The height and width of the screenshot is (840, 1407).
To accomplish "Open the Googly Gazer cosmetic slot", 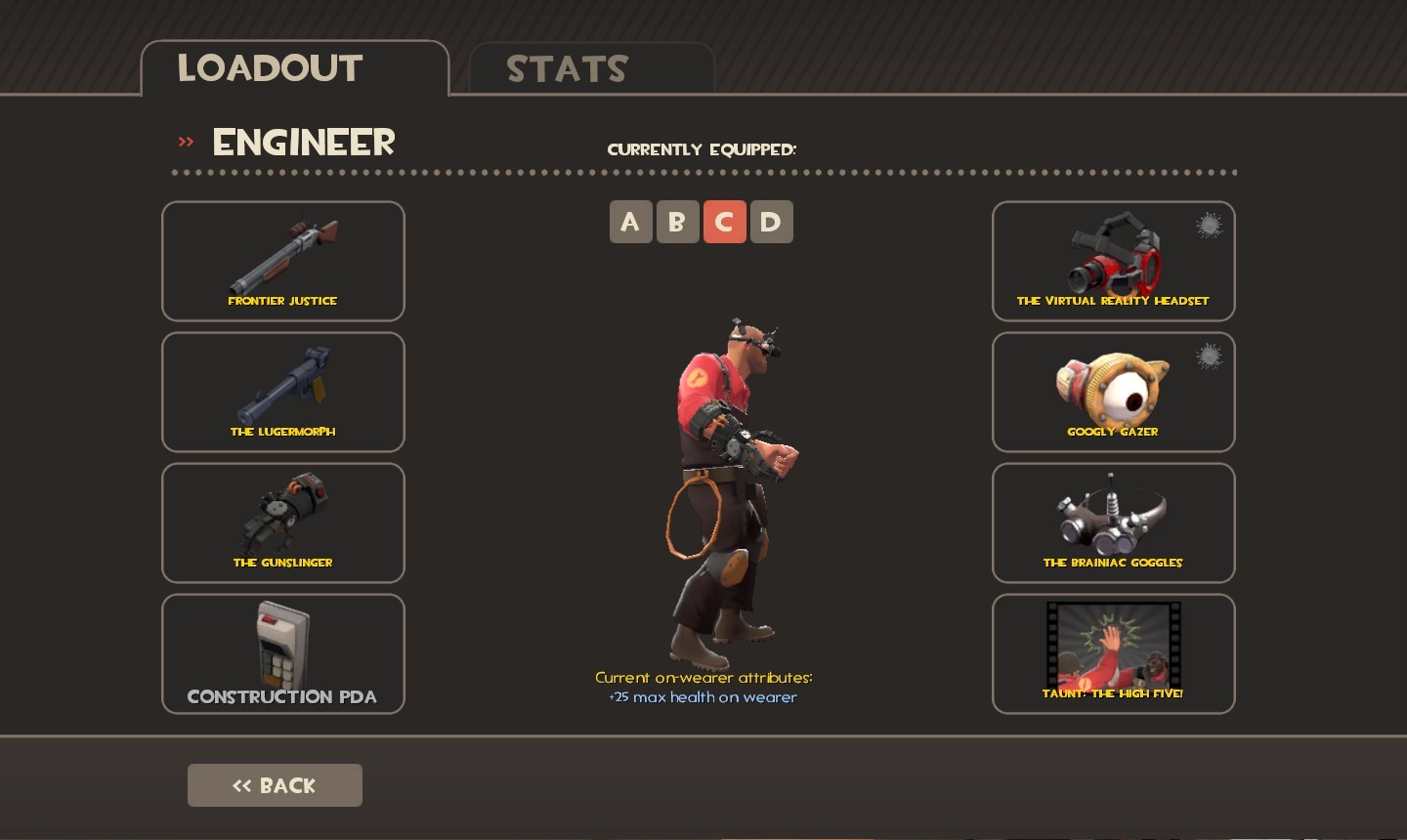I will coord(1113,392).
